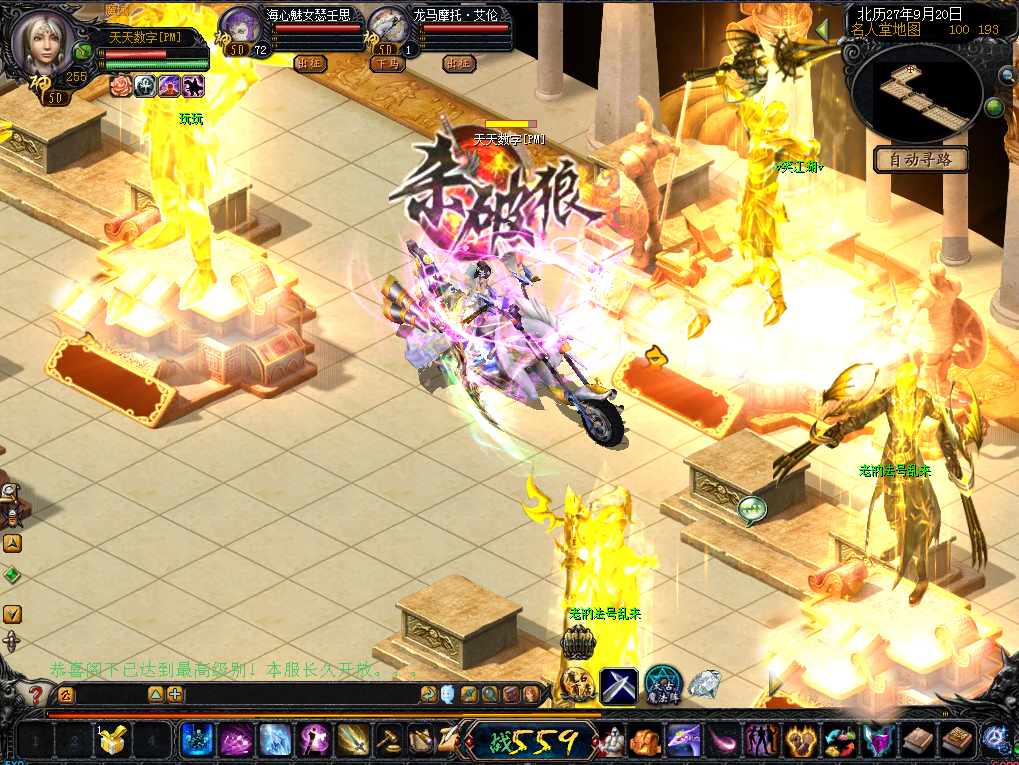Open the green globe world map

(994, 107)
